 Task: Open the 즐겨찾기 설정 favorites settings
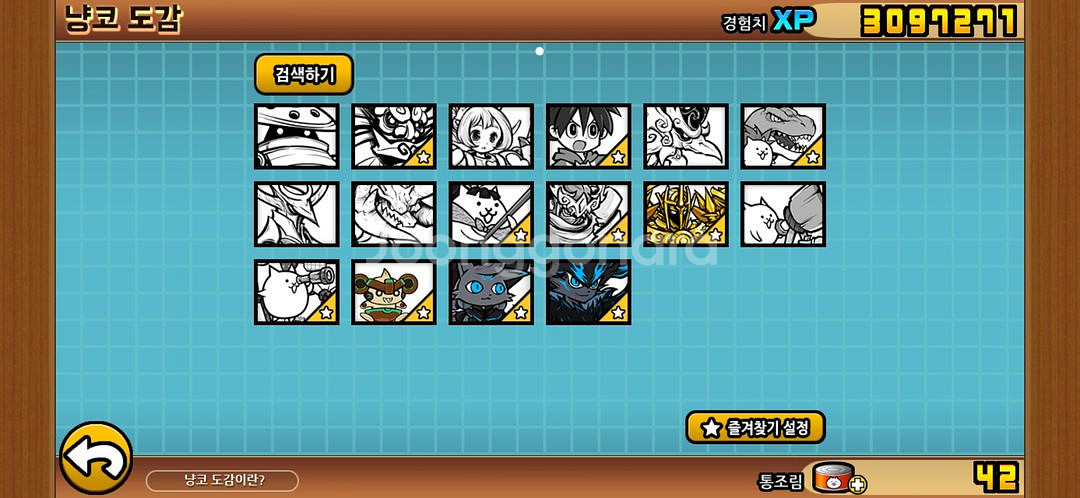pyautogui.click(x=755, y=427)
